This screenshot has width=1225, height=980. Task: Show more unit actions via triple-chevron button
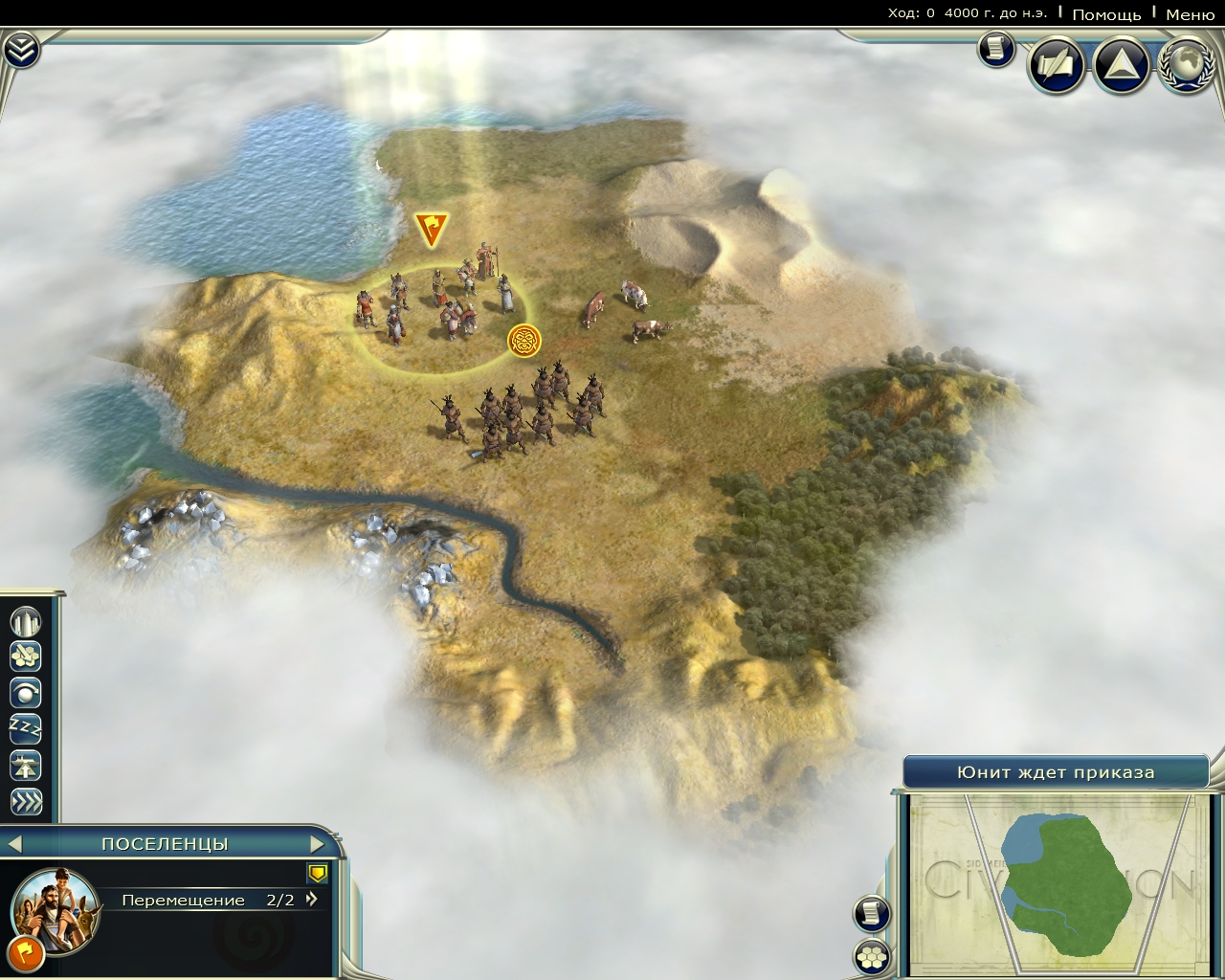pyautogui.click(x=26, y=801)
